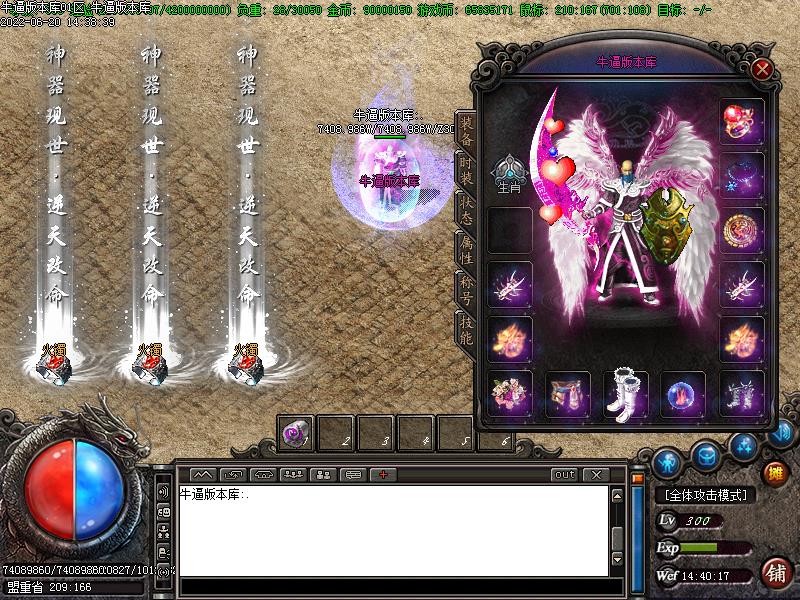Switch to the 时装 fashion tab
Screen dimensions: 800x600
tap(466, 169)
